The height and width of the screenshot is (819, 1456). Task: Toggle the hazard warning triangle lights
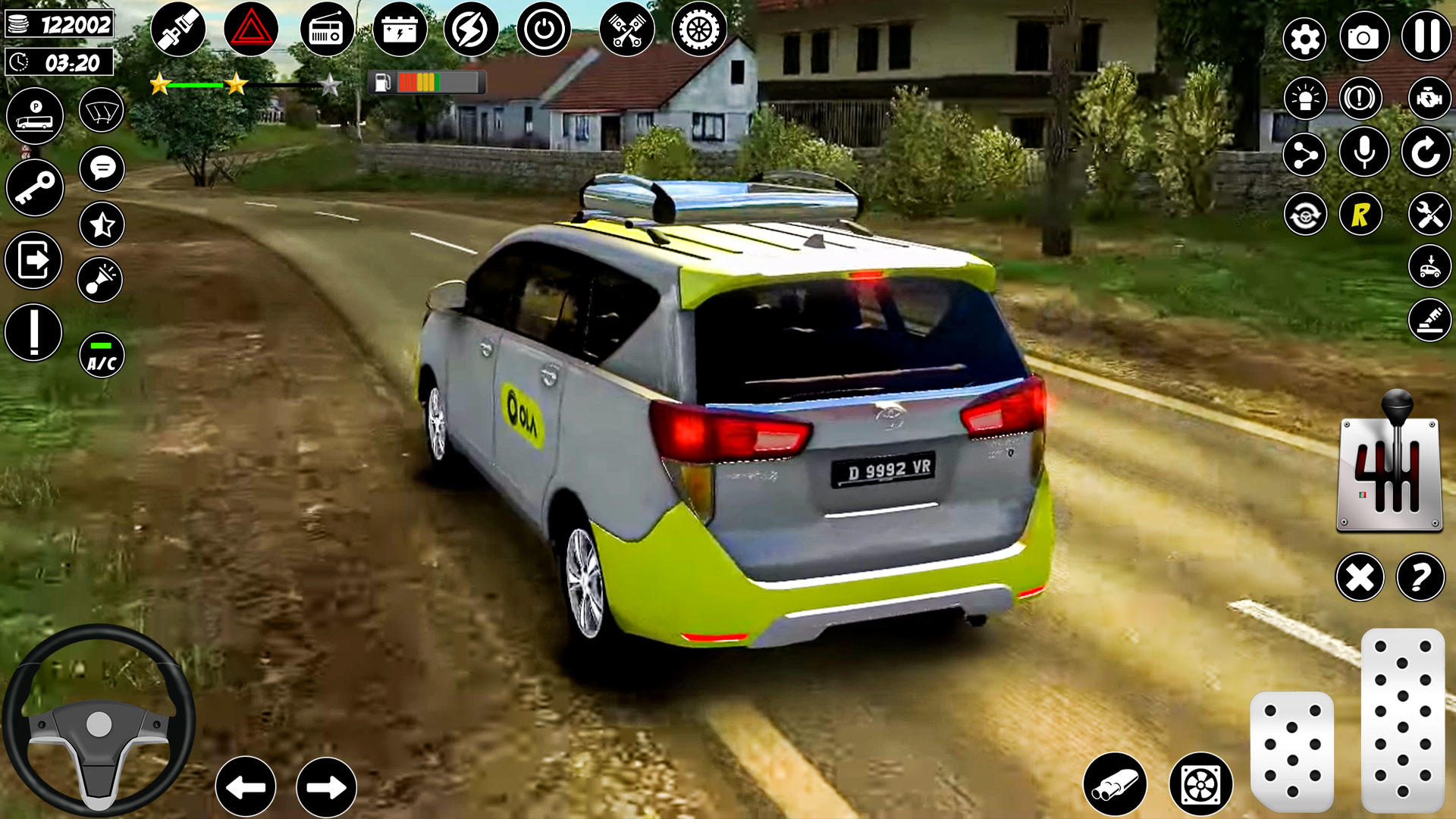pyautogui.click(x=252, y=27)
